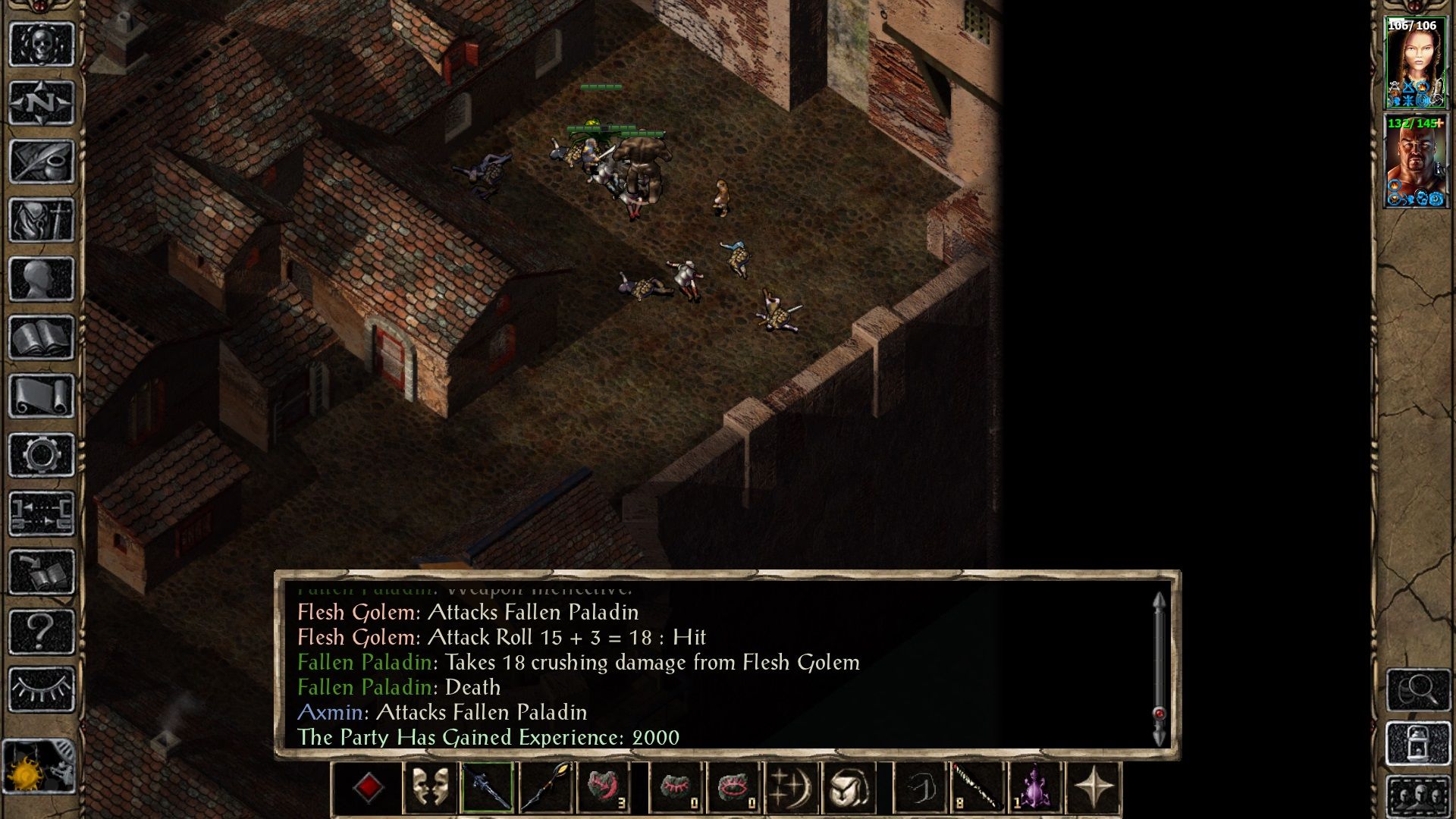1456x819 pixels.
Task: Open the area map with the compass icon
Action: click(42, 102)
